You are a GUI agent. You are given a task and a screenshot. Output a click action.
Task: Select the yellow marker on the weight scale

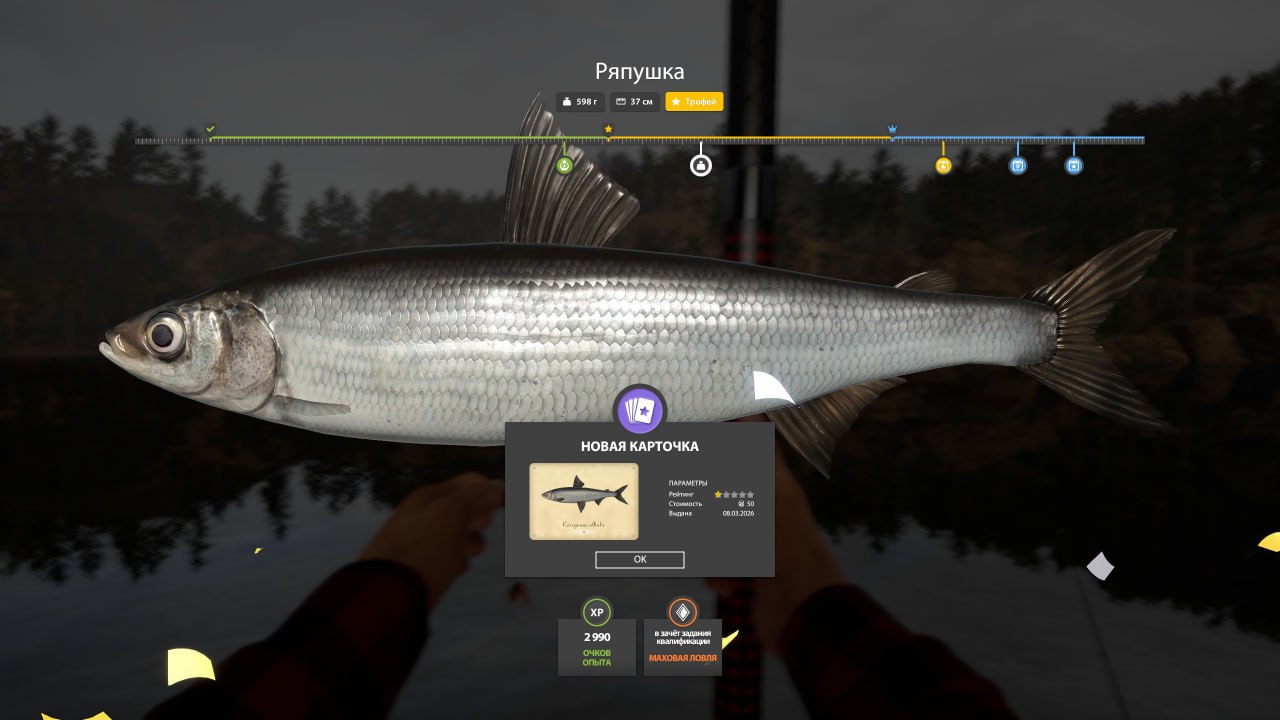pos(943,166)
